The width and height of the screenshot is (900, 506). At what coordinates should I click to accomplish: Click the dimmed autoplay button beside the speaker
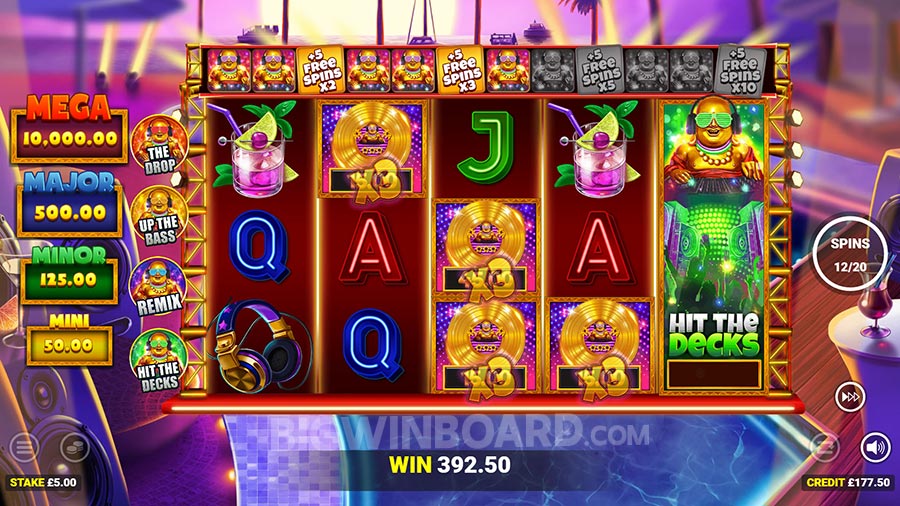pyautogui.click(x=824, y=446)
